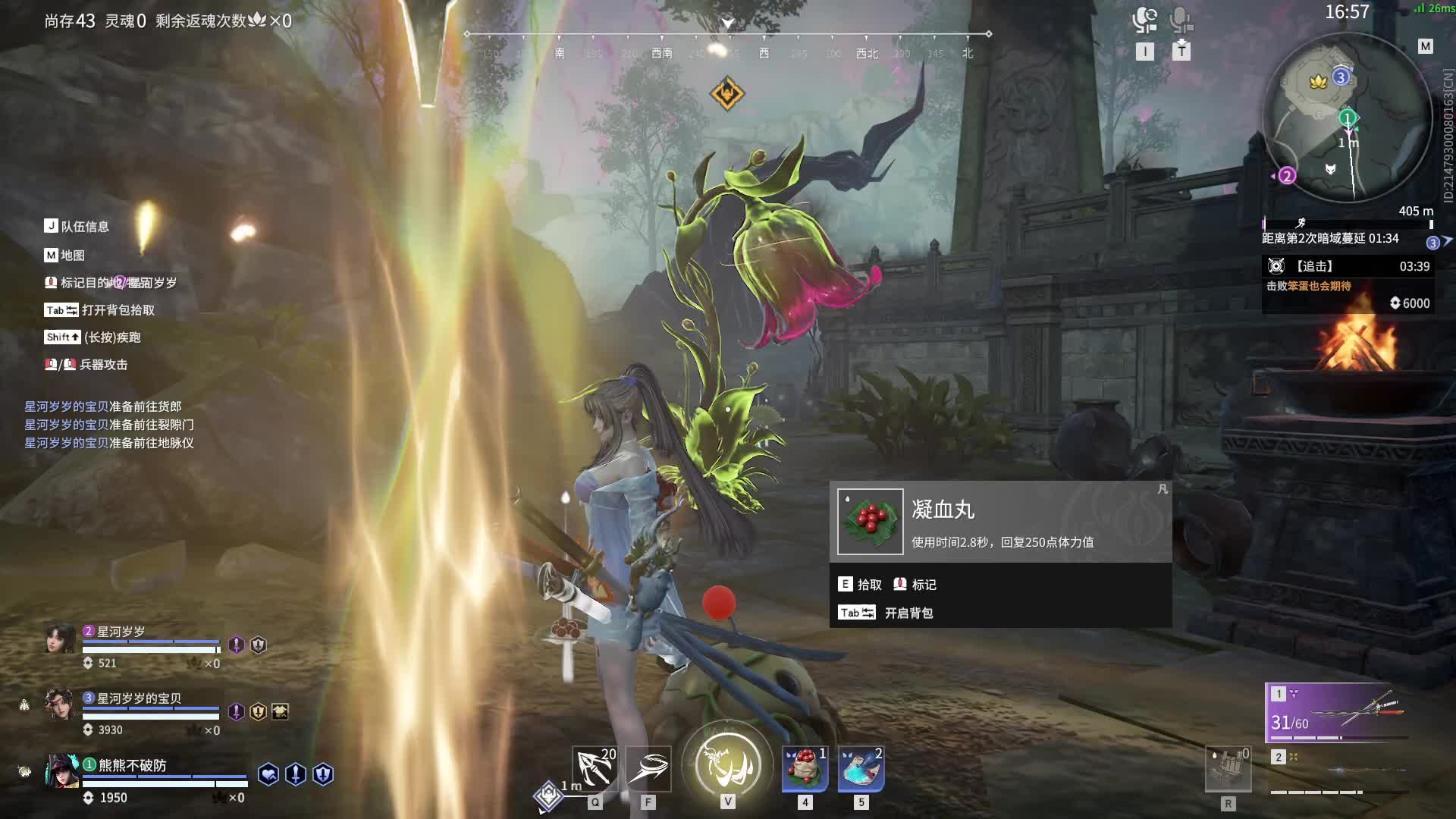
Task: Click the 熊熊不破防 player portrait
Action: pyautogui.click(x=61, y=772)
